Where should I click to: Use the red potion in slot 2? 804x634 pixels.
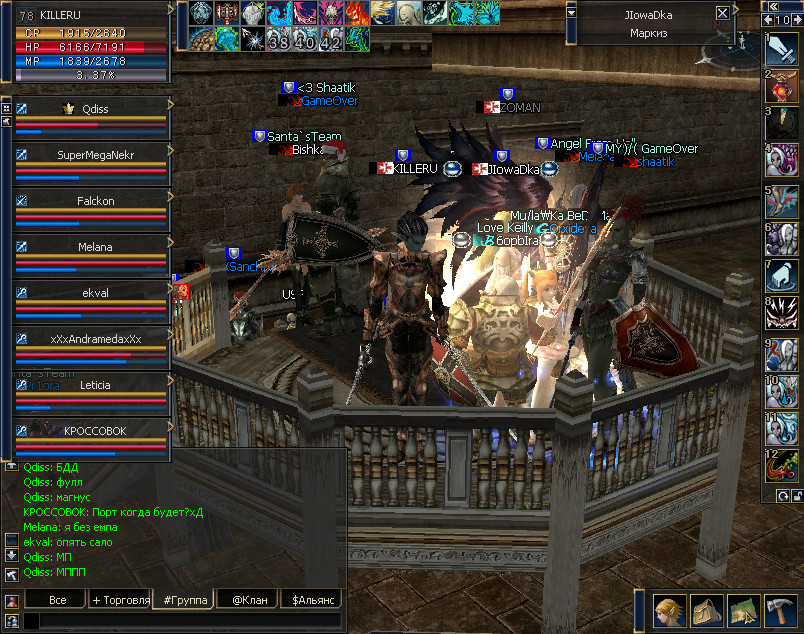click(780, 87)
